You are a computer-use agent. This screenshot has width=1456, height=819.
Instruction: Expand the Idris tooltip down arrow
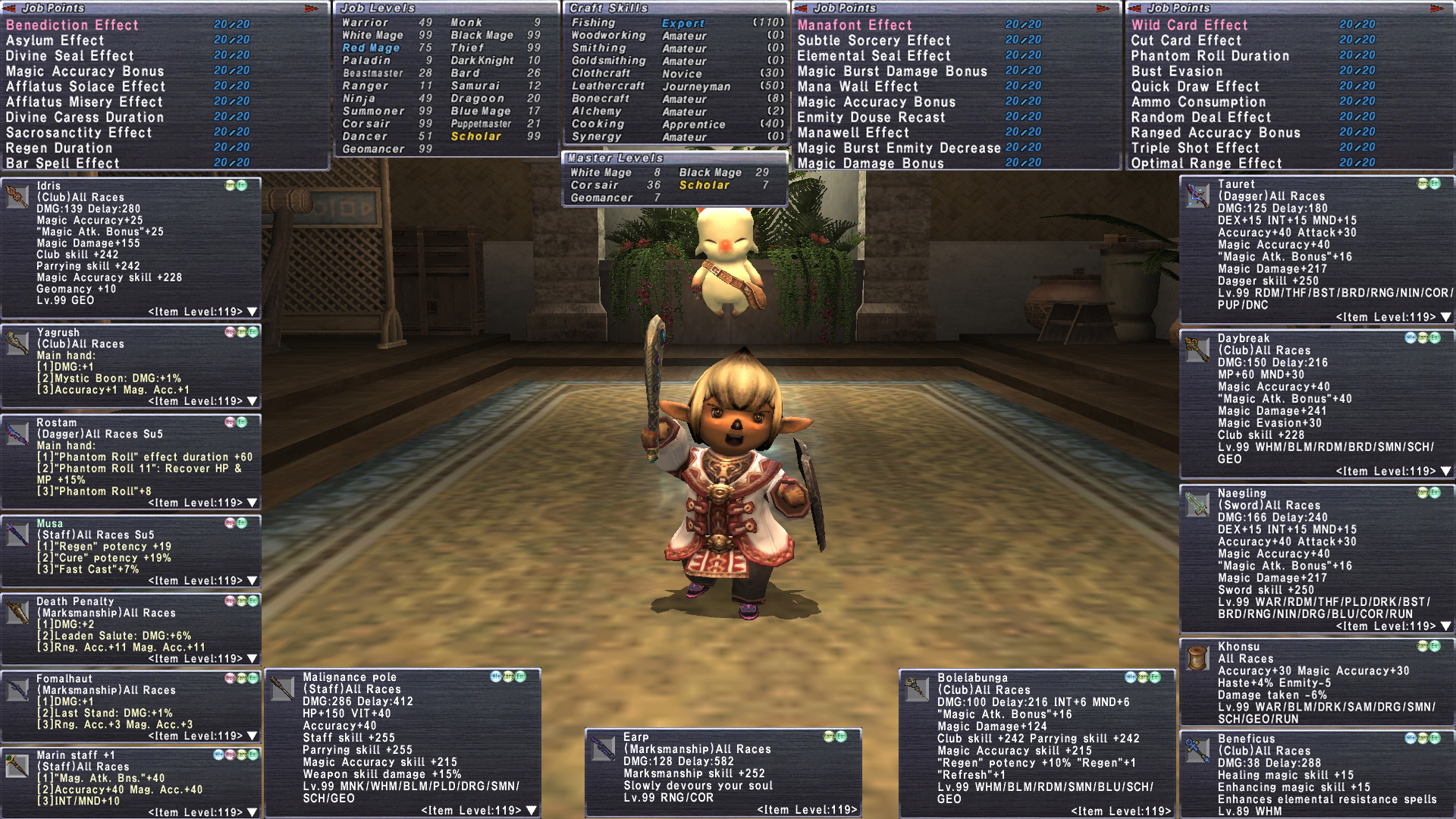(x=253, y=312)
